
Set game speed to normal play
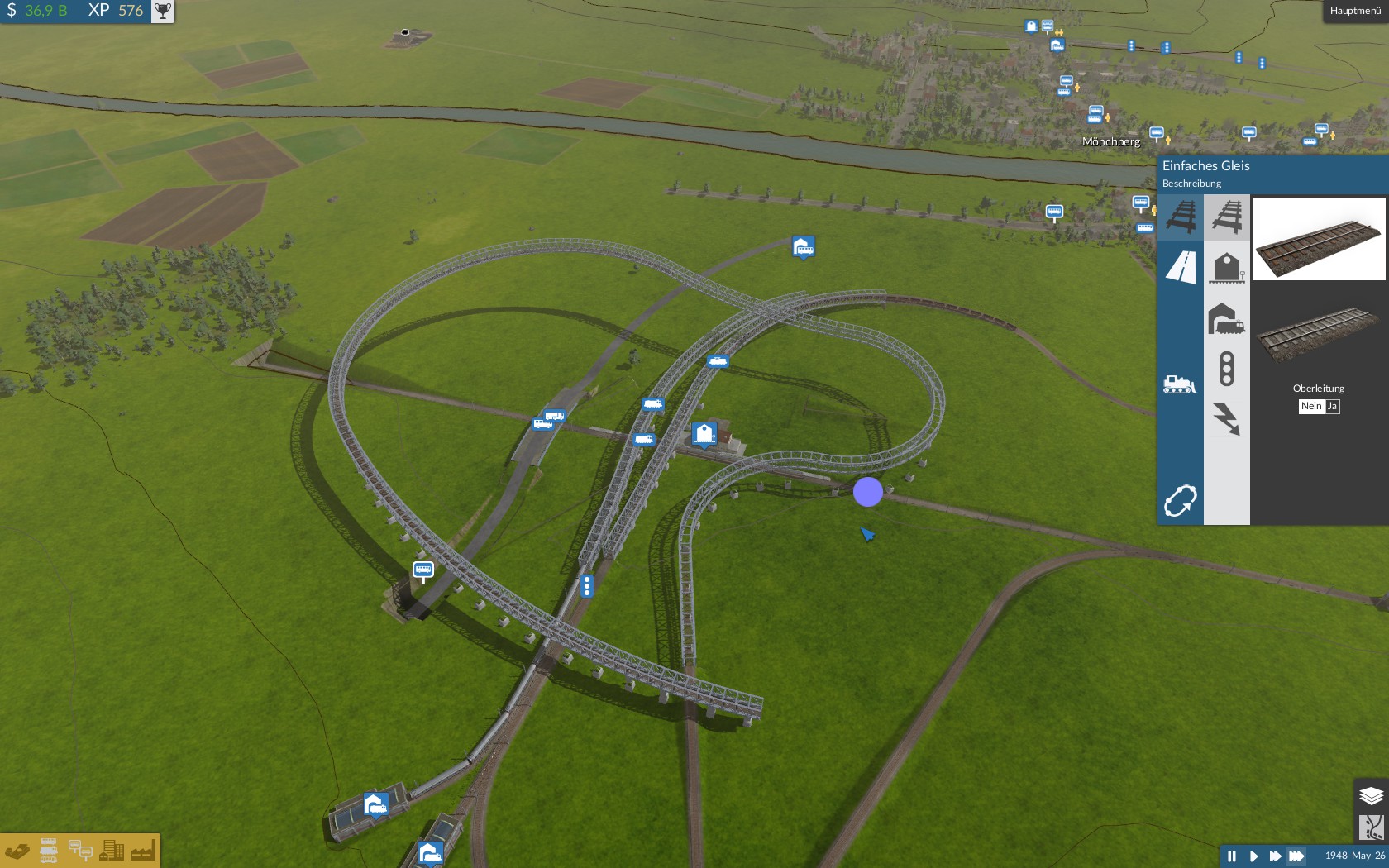pos(1253,856)
